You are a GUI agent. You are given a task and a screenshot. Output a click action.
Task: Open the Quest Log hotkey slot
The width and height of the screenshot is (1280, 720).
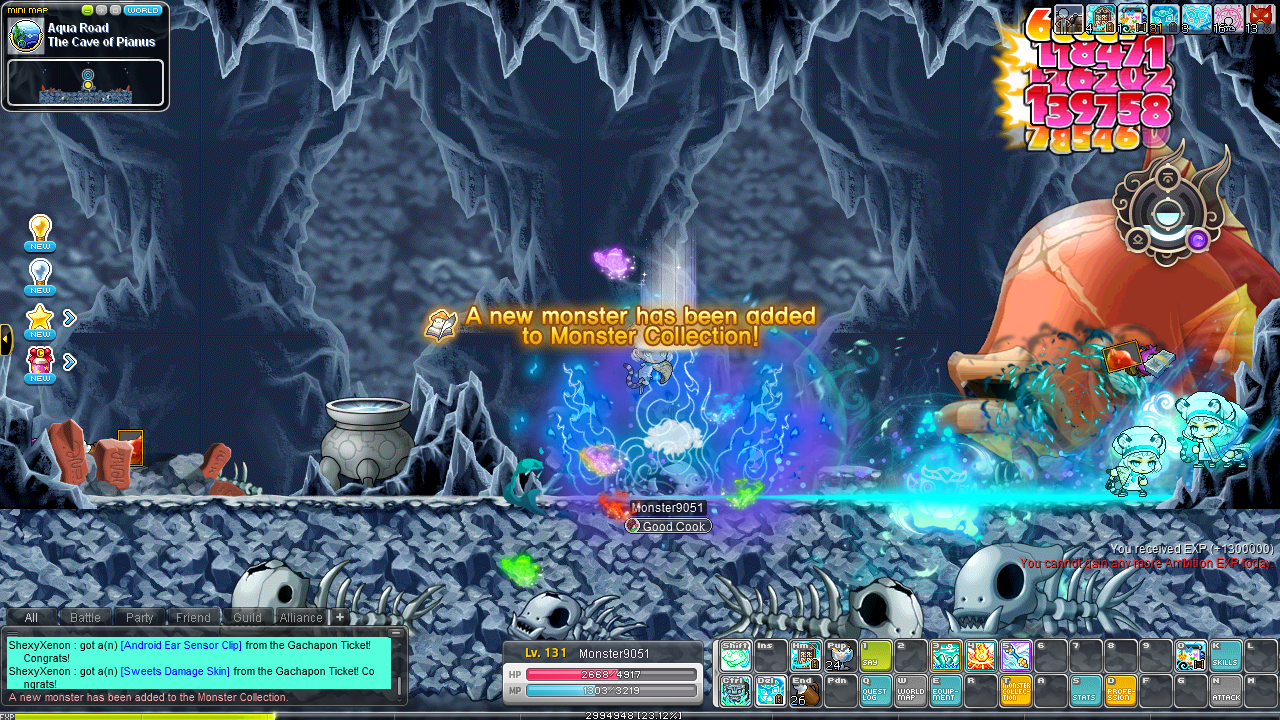click(x=875, y=690)
